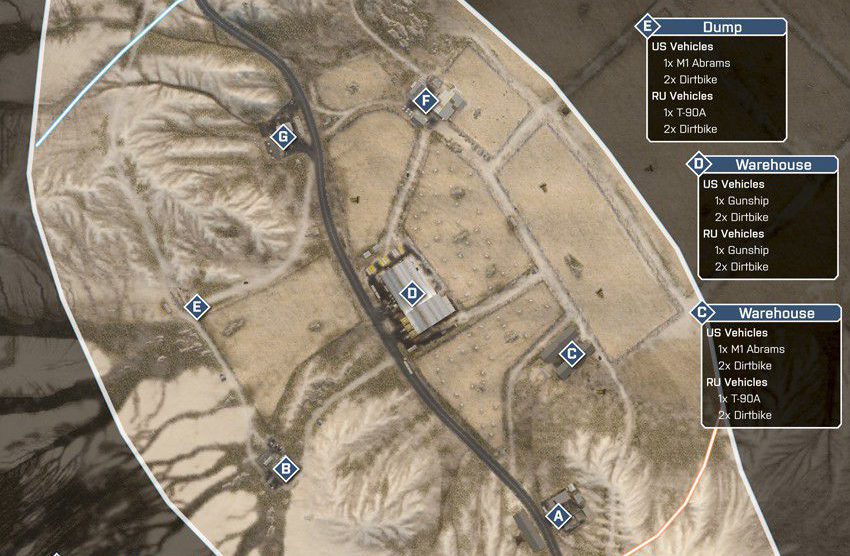This screenshot has width=850, height=556.
Task: Select capture point B marker on map
Action: pos(285,467)
